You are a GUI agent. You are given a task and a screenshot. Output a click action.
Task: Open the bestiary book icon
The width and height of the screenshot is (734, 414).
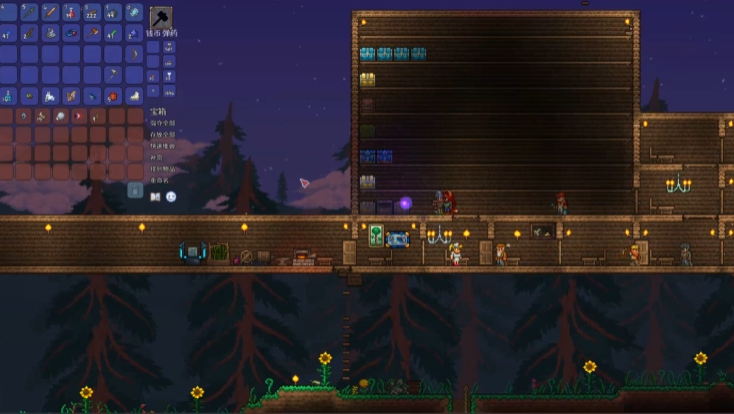pos(155,197)
